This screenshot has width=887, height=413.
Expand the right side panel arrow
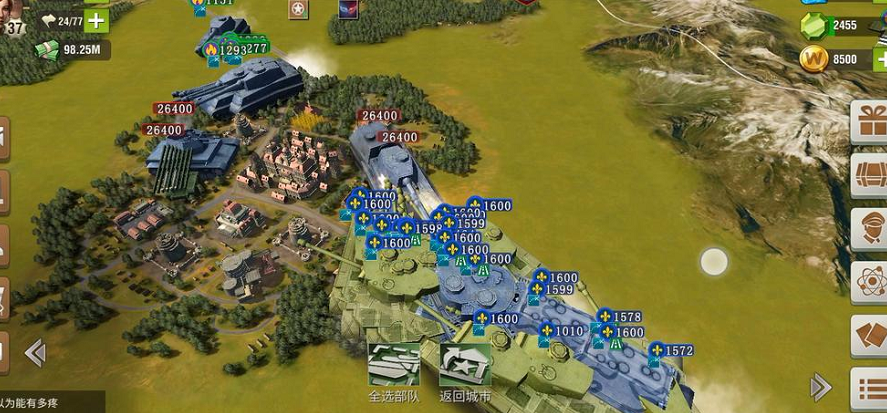[821, 387]
